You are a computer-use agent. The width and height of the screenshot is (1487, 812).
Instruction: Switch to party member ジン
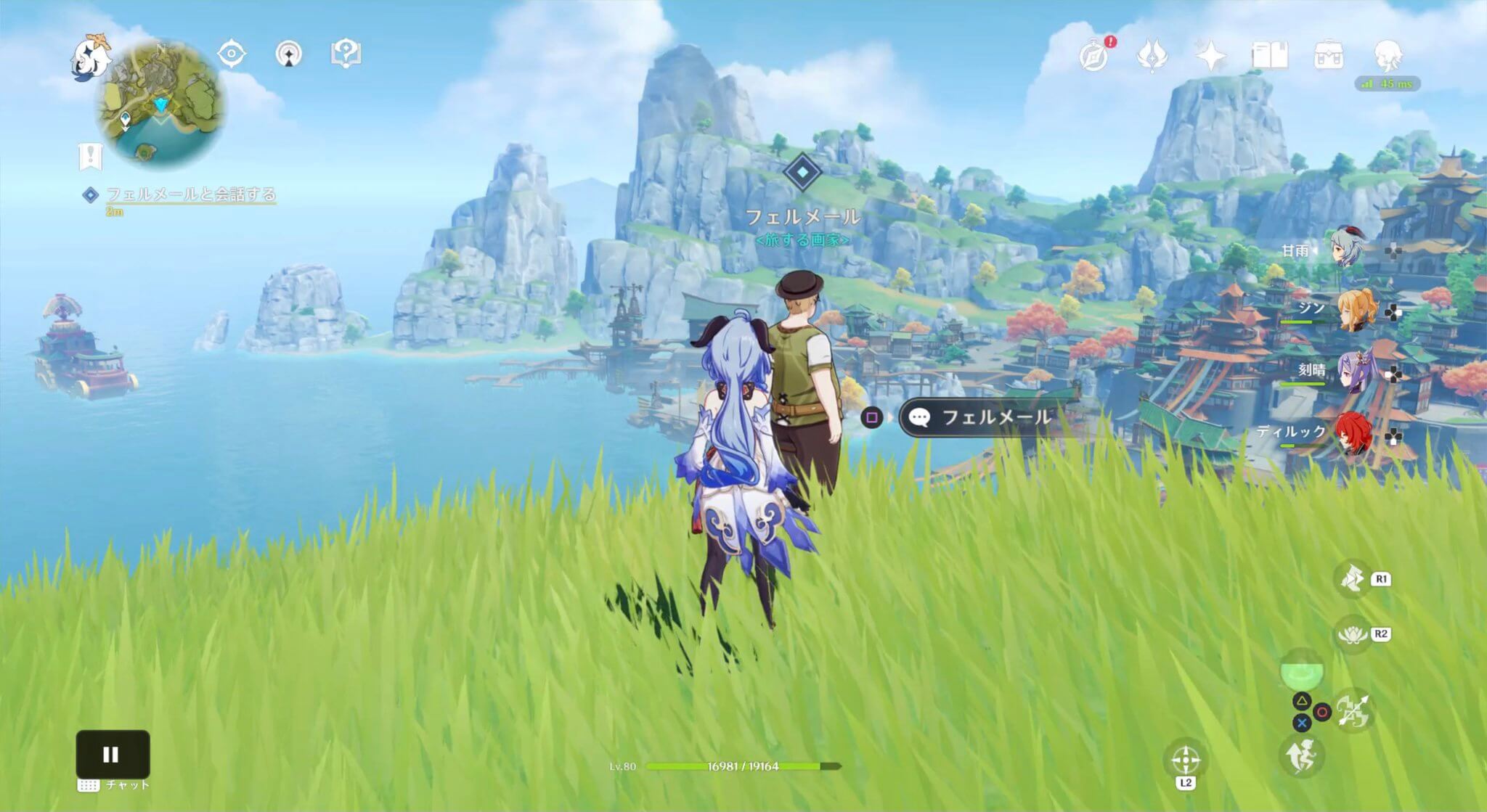coord(1356,311)
